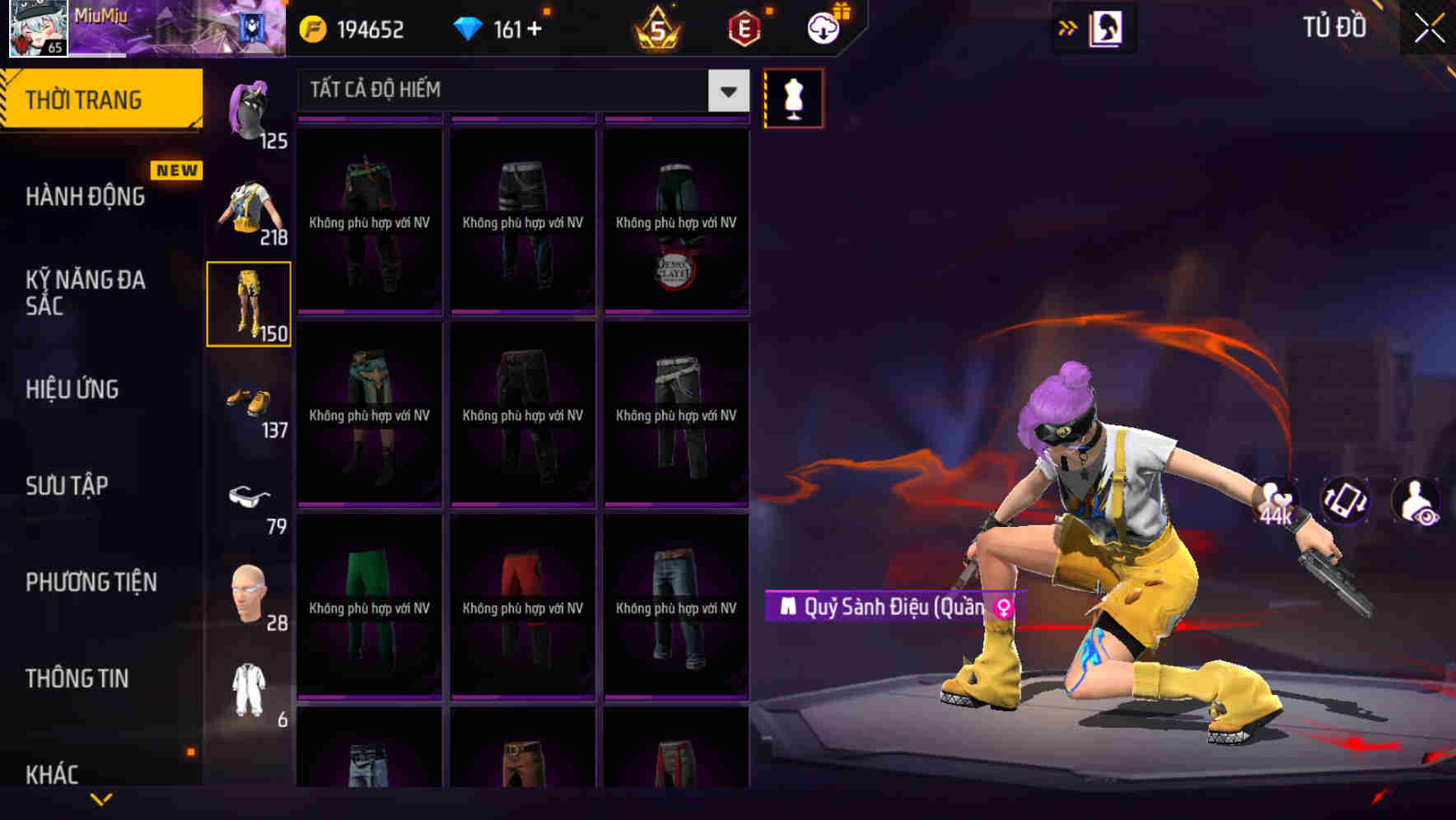Image resolution: width=1456 pixels, height=820 pixels.
Task: Click the double chevron arrows near top right
Action: (x=1066, y=26)
